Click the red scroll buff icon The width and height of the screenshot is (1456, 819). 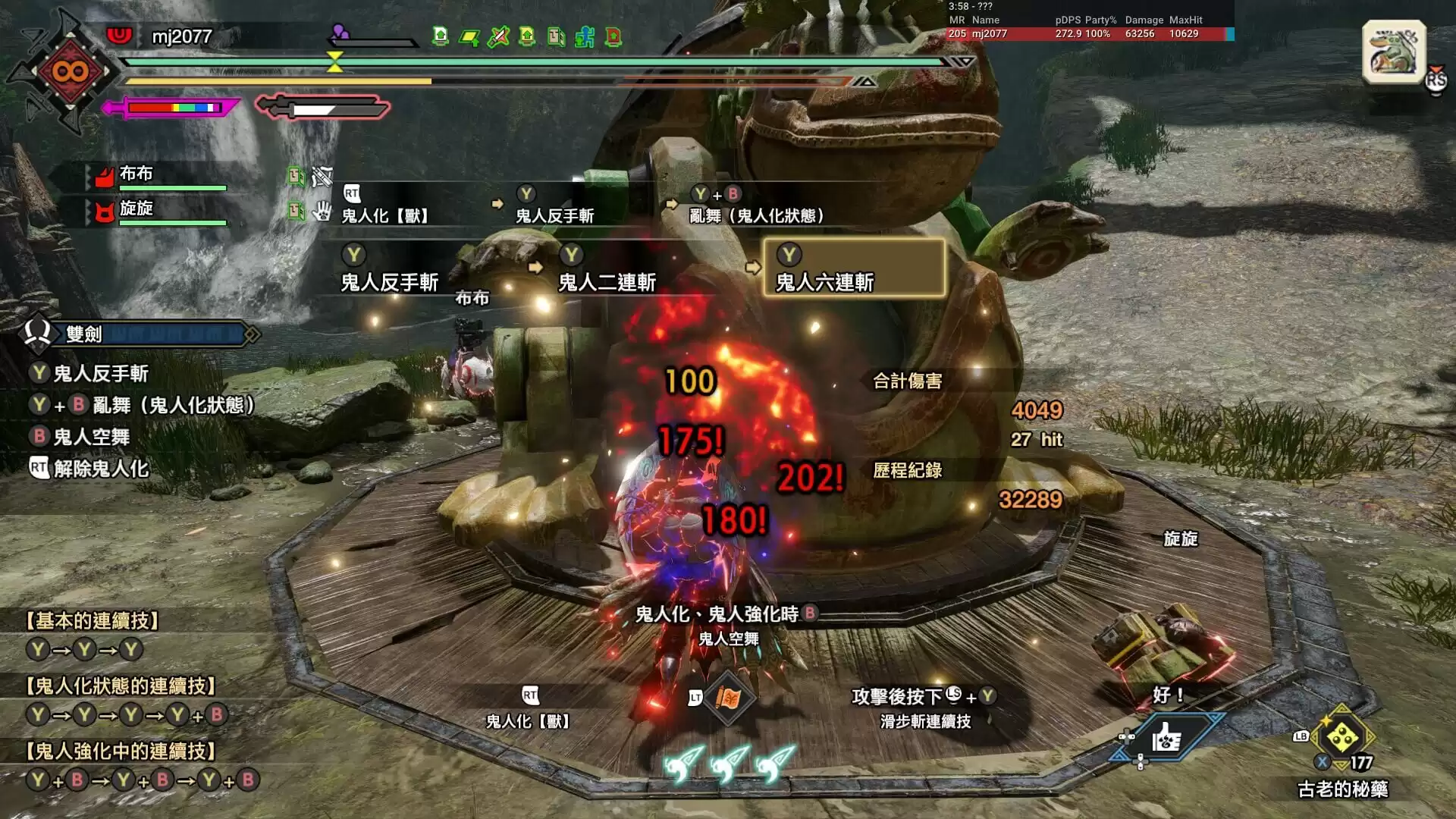(613, 36)
